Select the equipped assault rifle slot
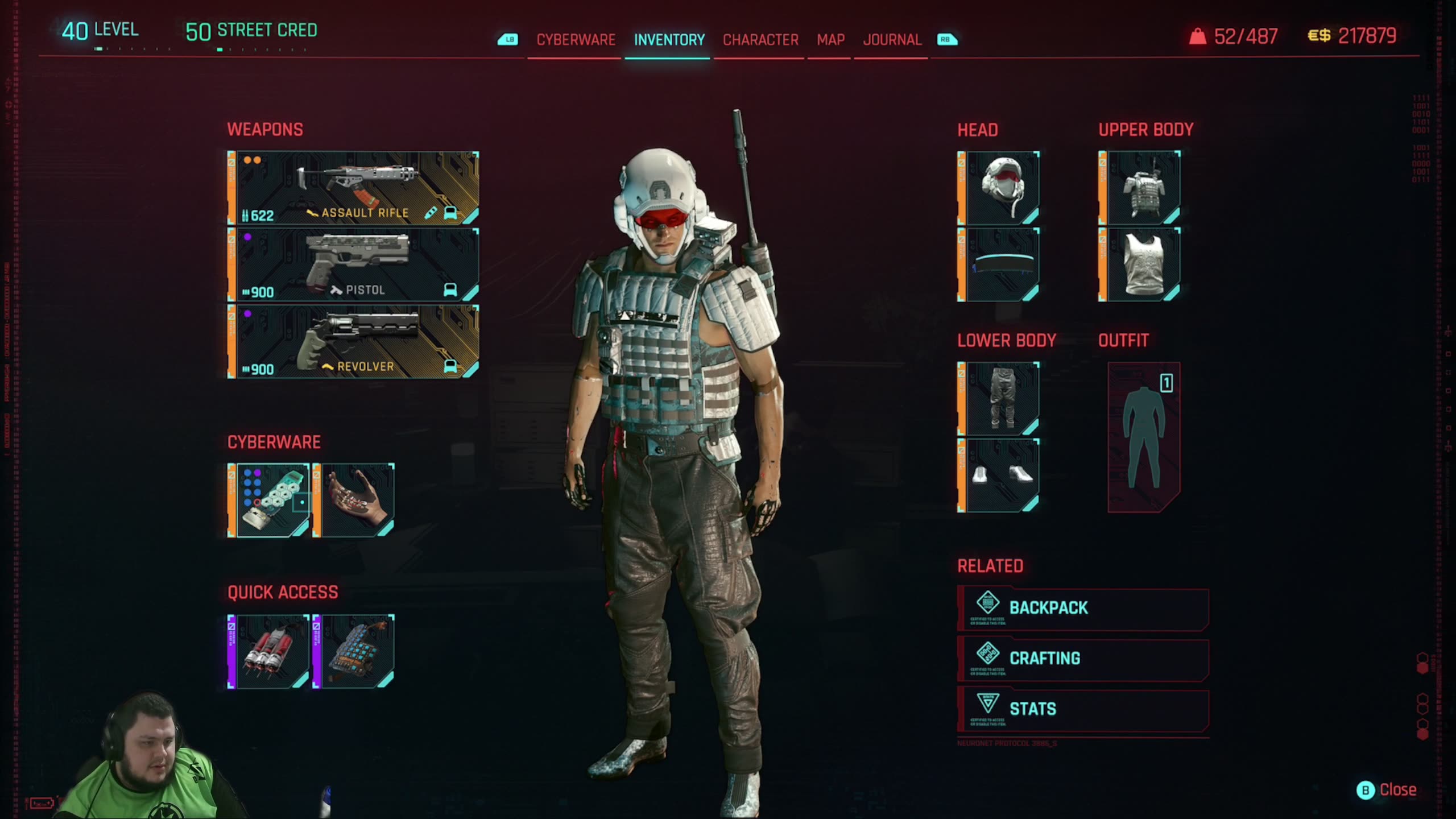Image resolution: width=1456 pixels, height=819 pixels. tap(354, 188)
